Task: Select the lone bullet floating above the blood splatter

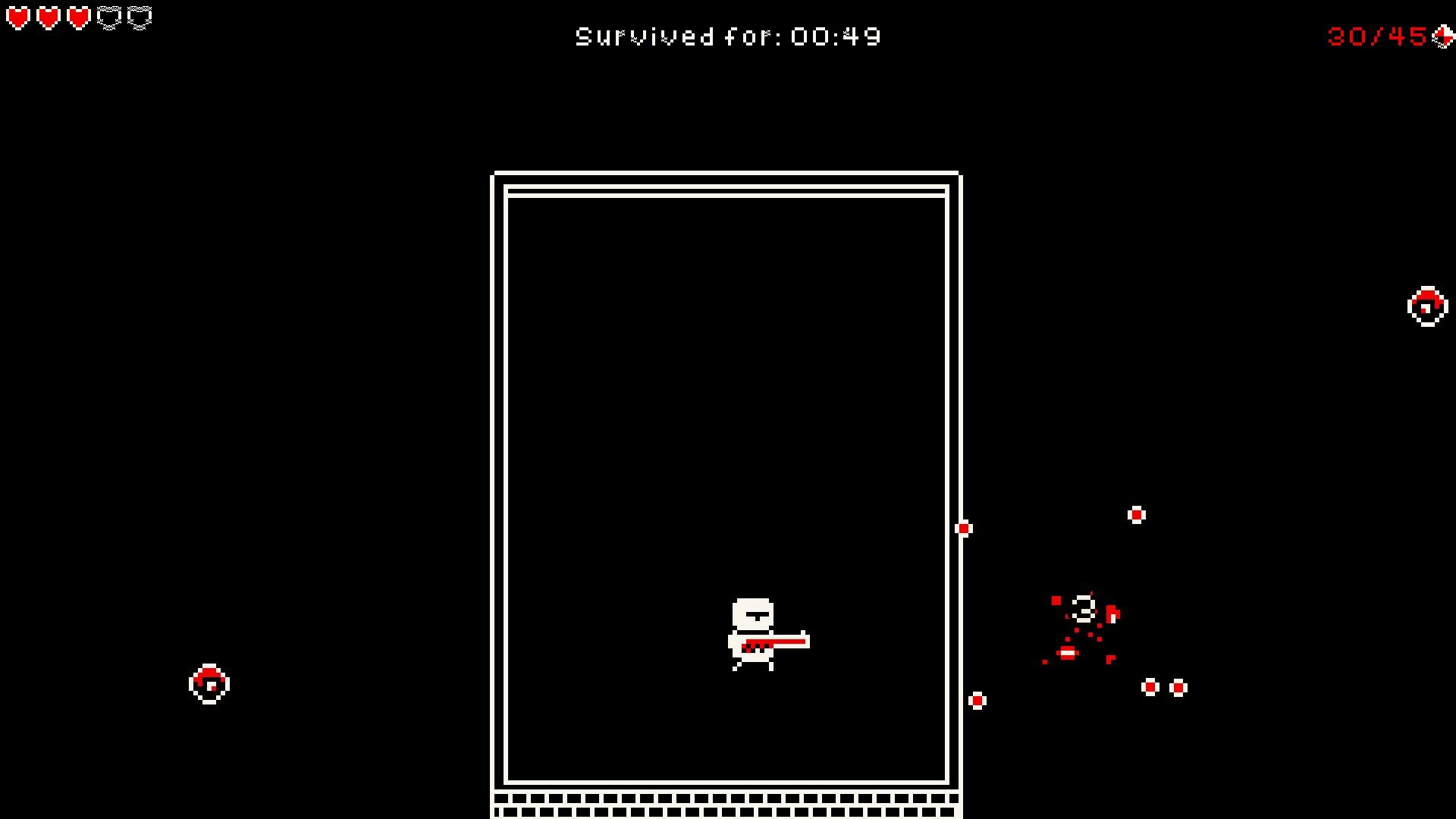Action: pos(1136,514)
